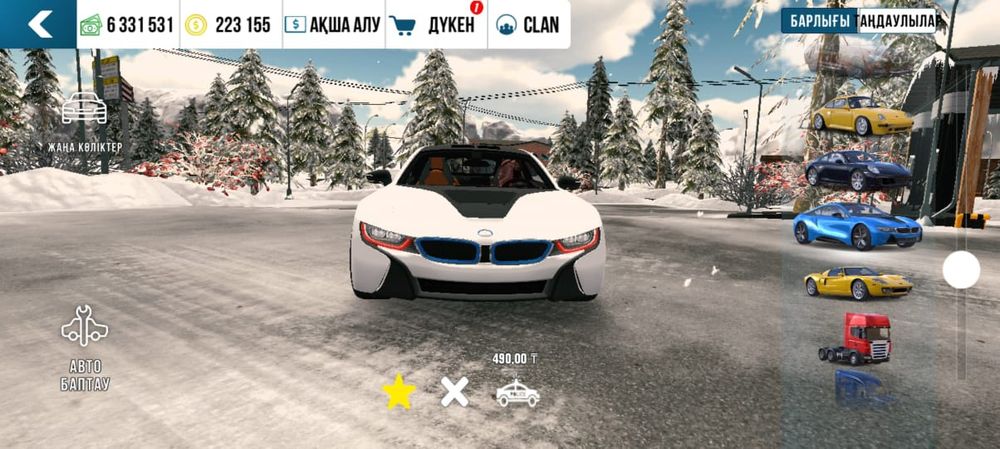Mark car as favorite with yellow star
This screenshot has height=449, width=1000.
click(x=398, y=392)
